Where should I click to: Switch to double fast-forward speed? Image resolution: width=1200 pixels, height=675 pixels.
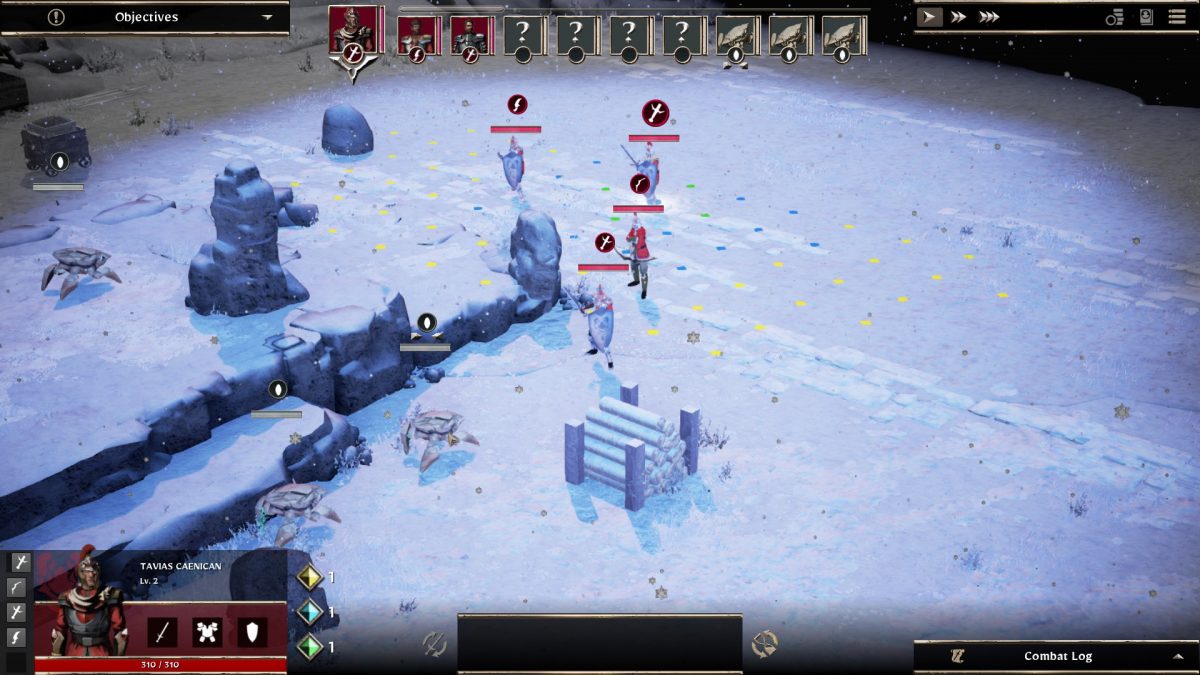coord(958,17)
